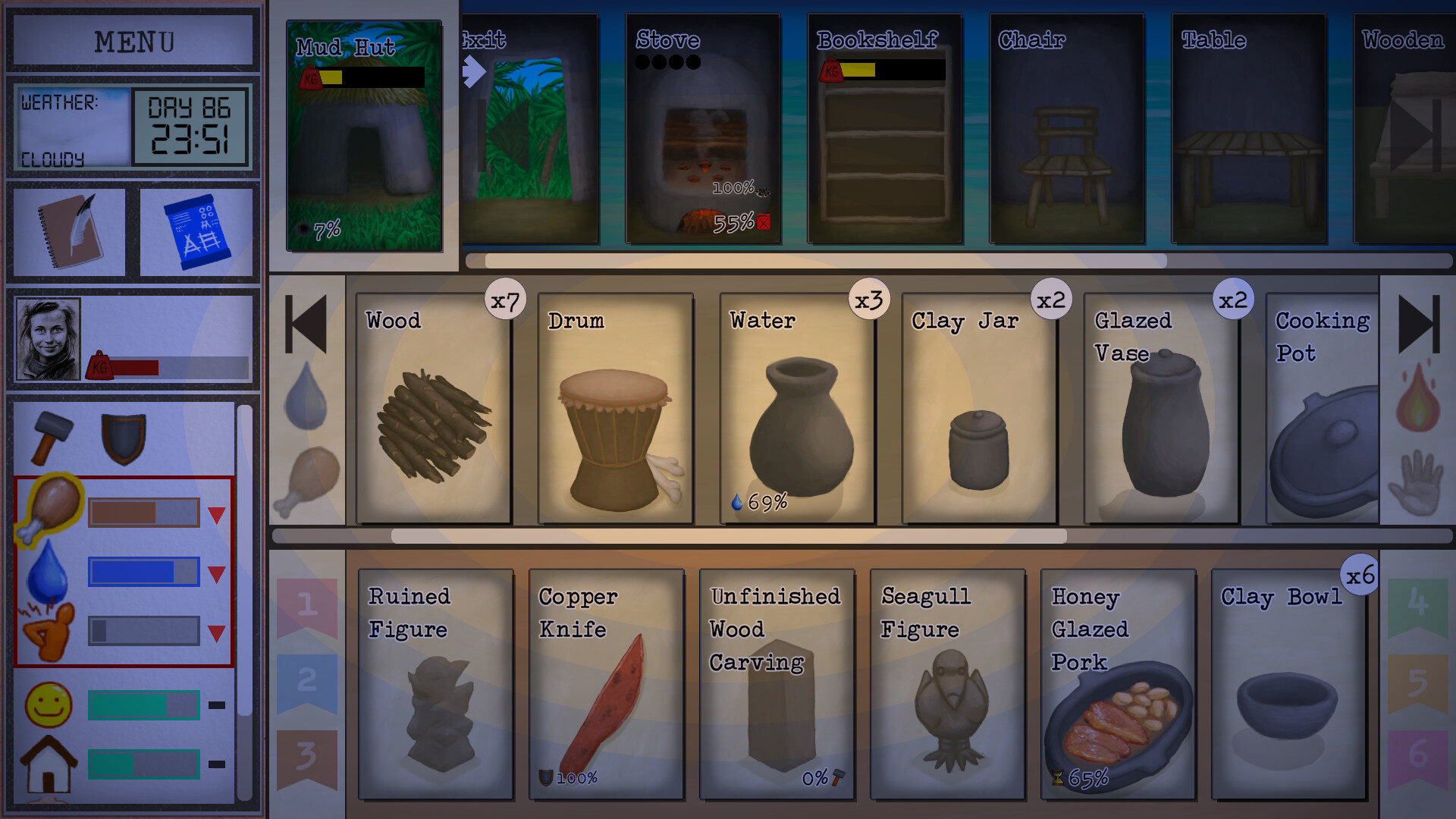The height and width of the screenshot is (819, 1456).
Task: Expand the thirst bar red triangle
Action: (x=218, y=572)
